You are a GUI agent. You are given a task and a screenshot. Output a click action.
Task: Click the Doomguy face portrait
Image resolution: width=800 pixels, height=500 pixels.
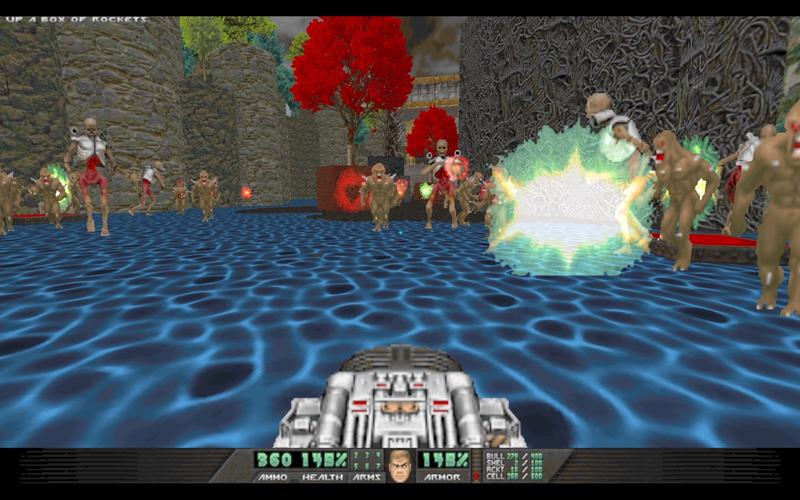[399, 466]
